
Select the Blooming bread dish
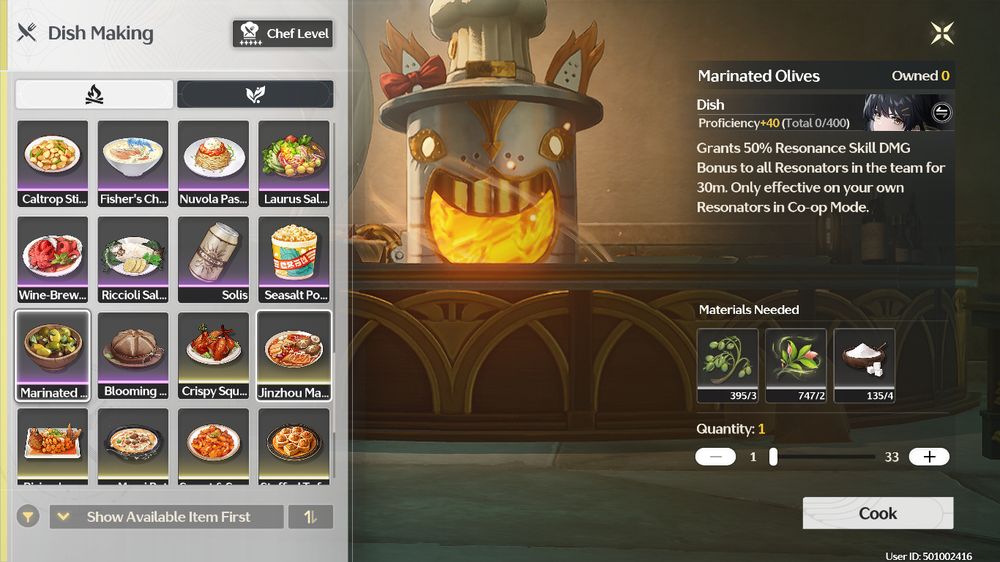click(133, 356)
